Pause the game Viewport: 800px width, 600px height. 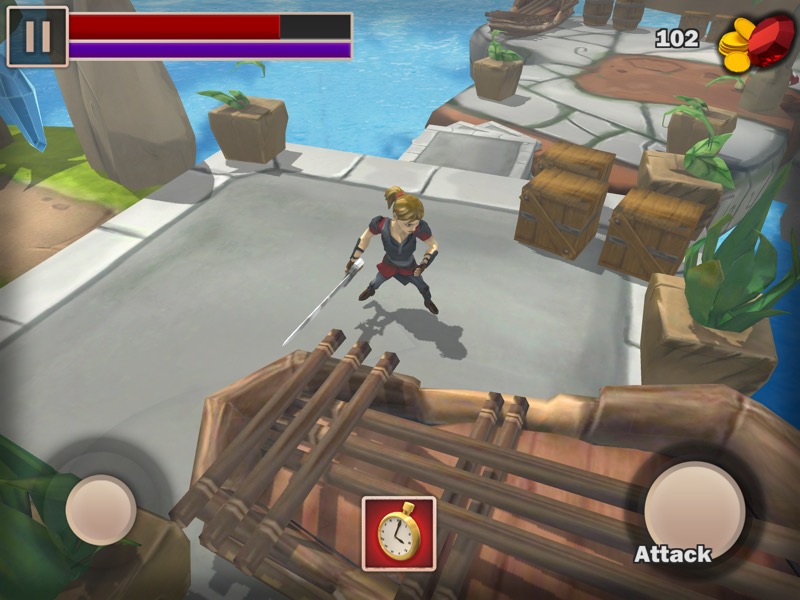pyautogui.click(x=37, y=37)
